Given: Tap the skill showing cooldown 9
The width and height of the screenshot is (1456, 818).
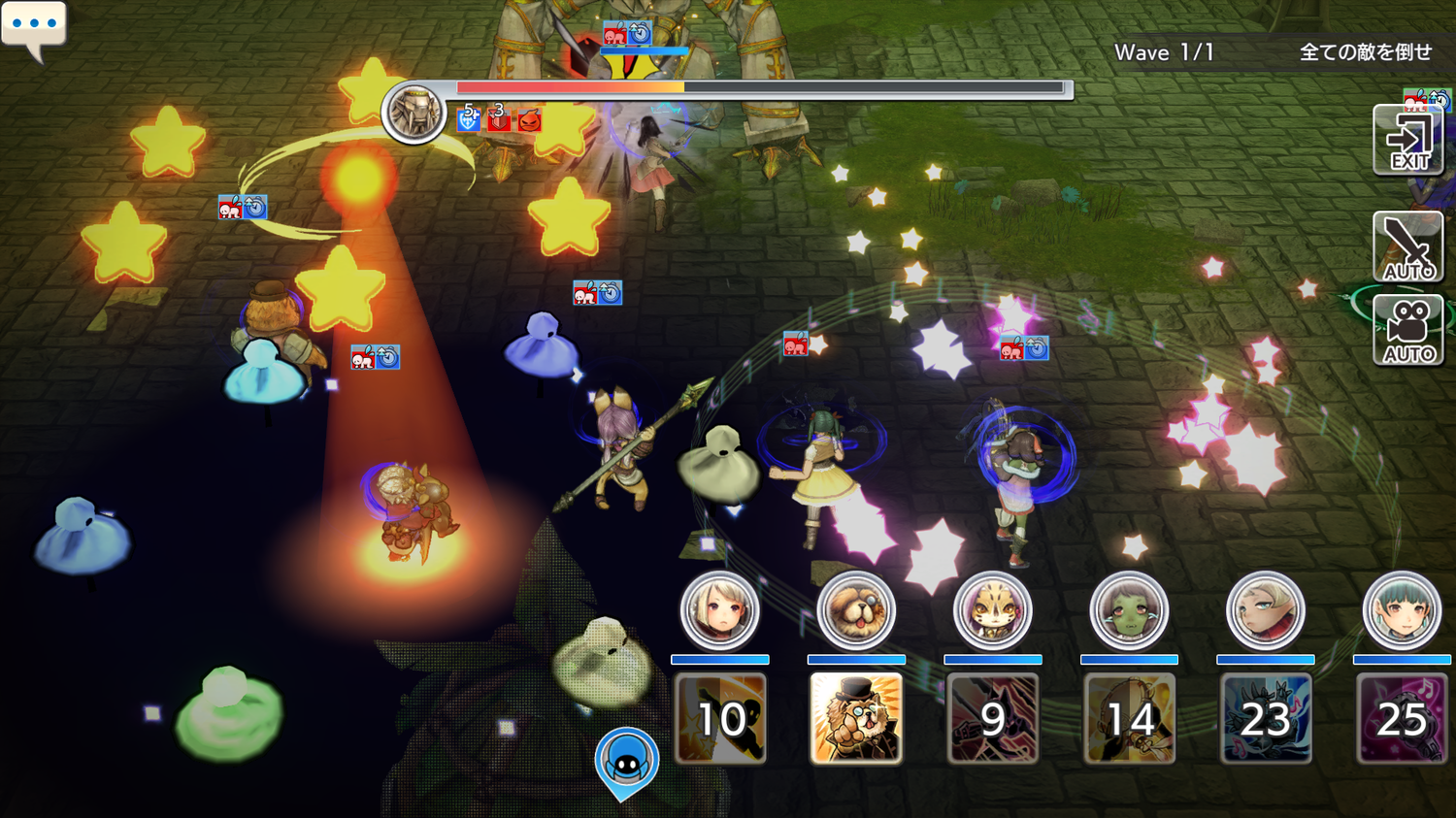Looking at the screenshot, I should [x=992, y=719].
